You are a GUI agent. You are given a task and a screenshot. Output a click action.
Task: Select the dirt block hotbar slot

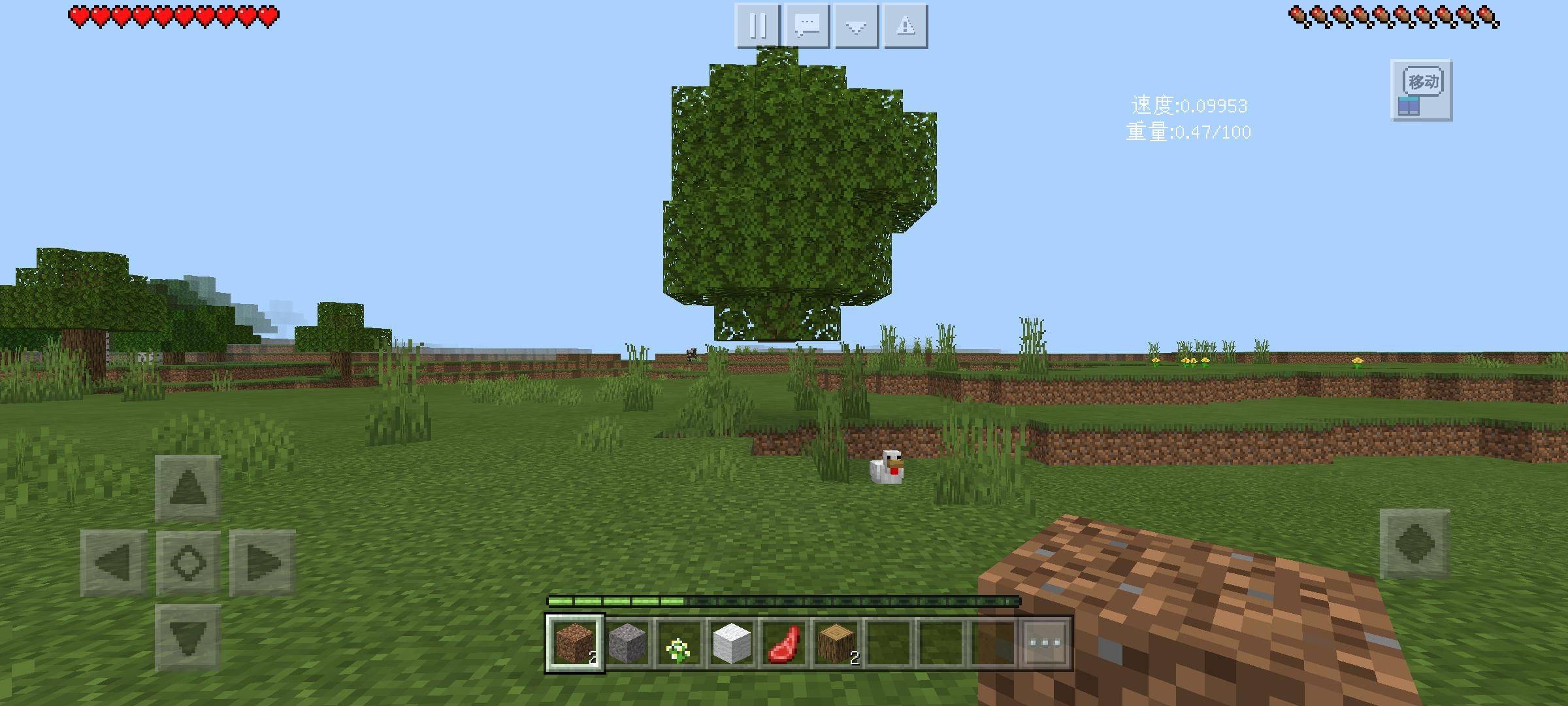pyautogui.click(x=574, y=643)
